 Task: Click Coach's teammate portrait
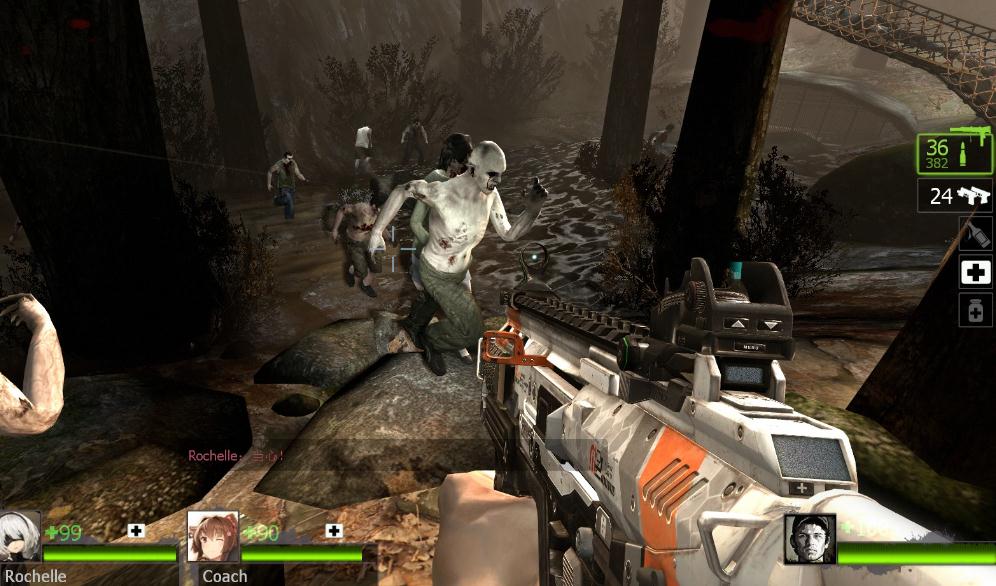(x=213, y=537)
